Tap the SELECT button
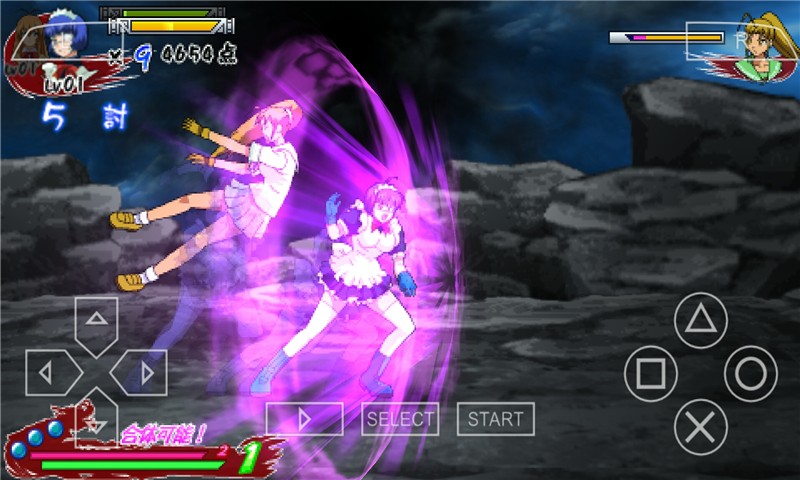 coord(400,419)
